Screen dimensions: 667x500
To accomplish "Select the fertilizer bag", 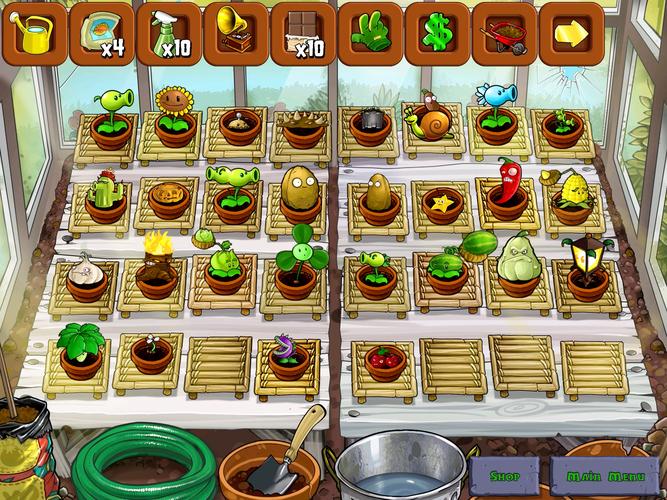I will pos(102,33).
